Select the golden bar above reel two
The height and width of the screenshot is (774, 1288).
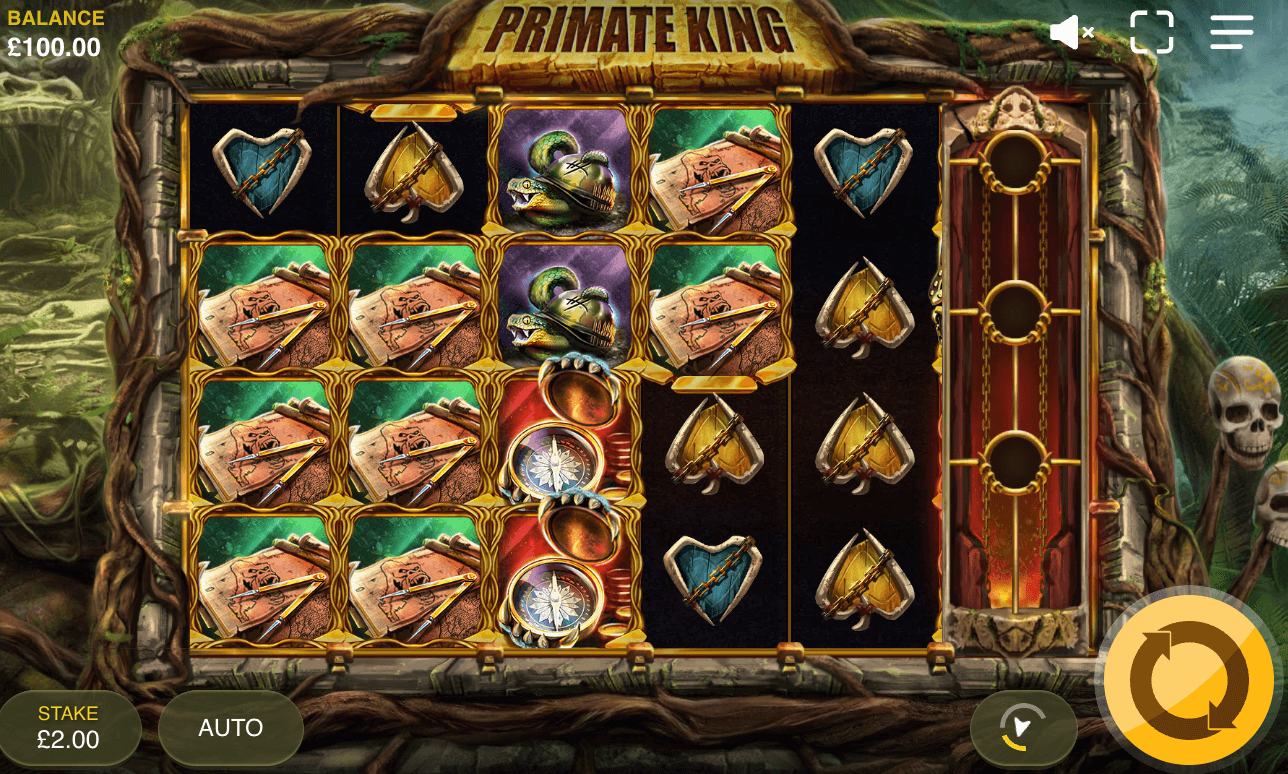coord(415,112)
